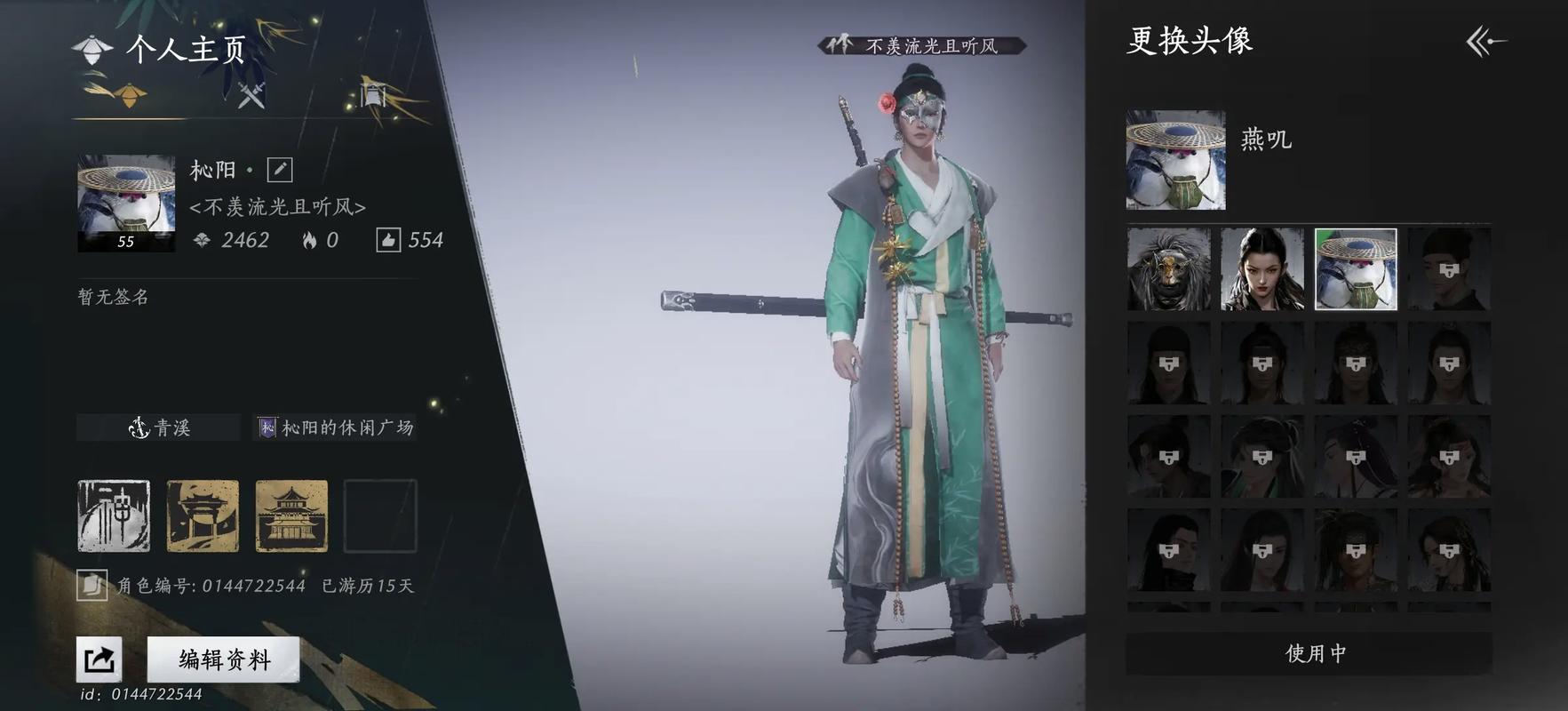1568x711 pixels.
Task: Select the golden gate badge
Action: coord(203,515)
